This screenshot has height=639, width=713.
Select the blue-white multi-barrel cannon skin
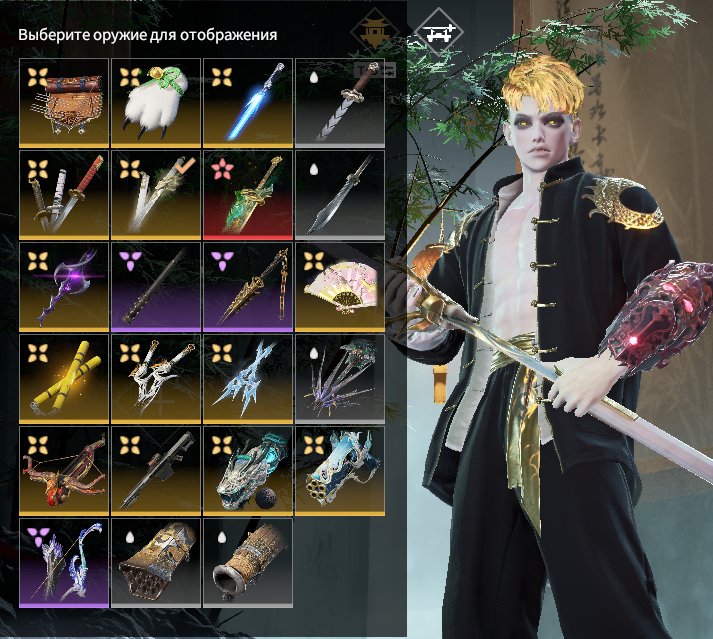(x=340, y=471)
